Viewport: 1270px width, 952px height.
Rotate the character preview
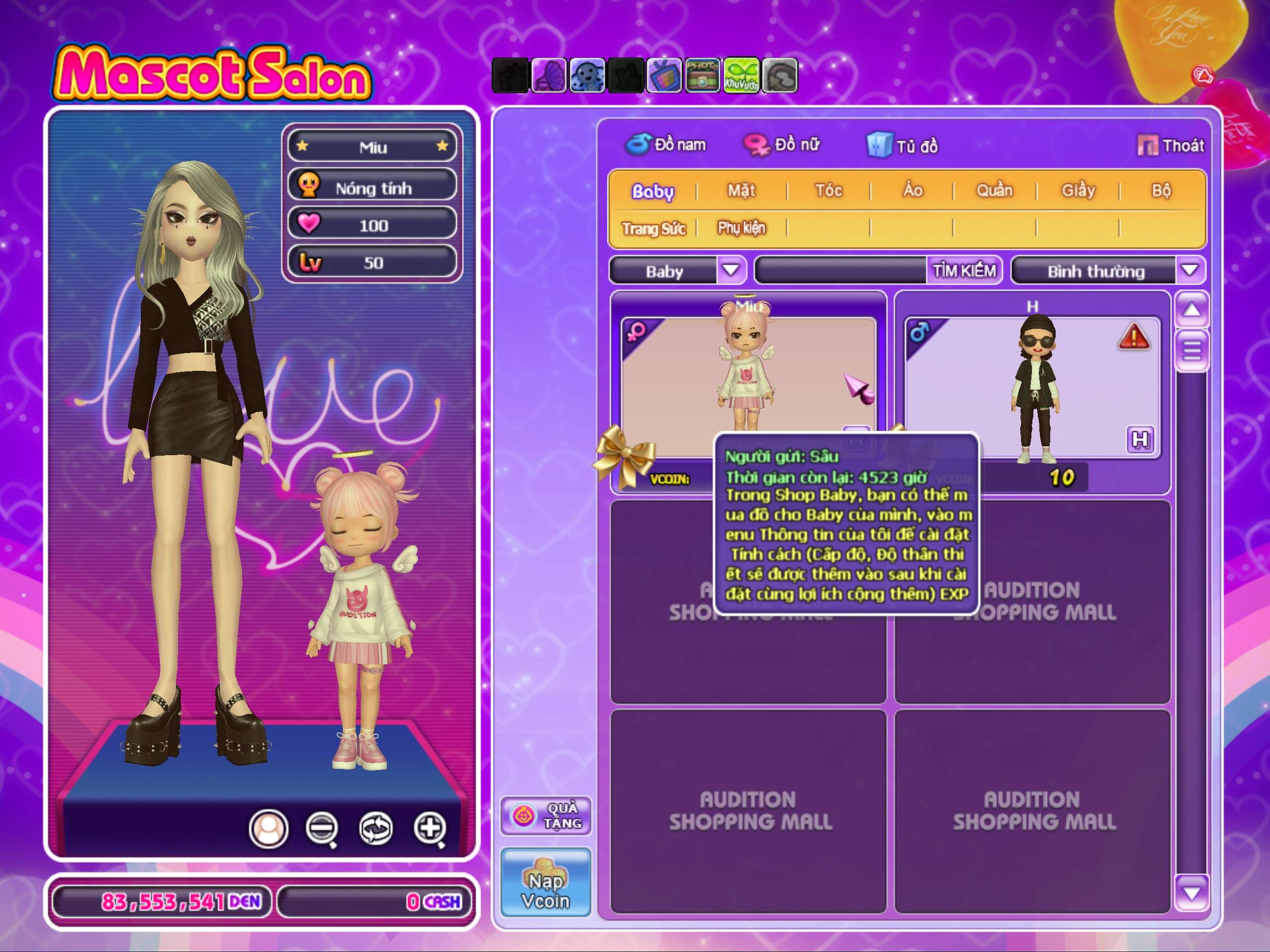pos(376,828)
